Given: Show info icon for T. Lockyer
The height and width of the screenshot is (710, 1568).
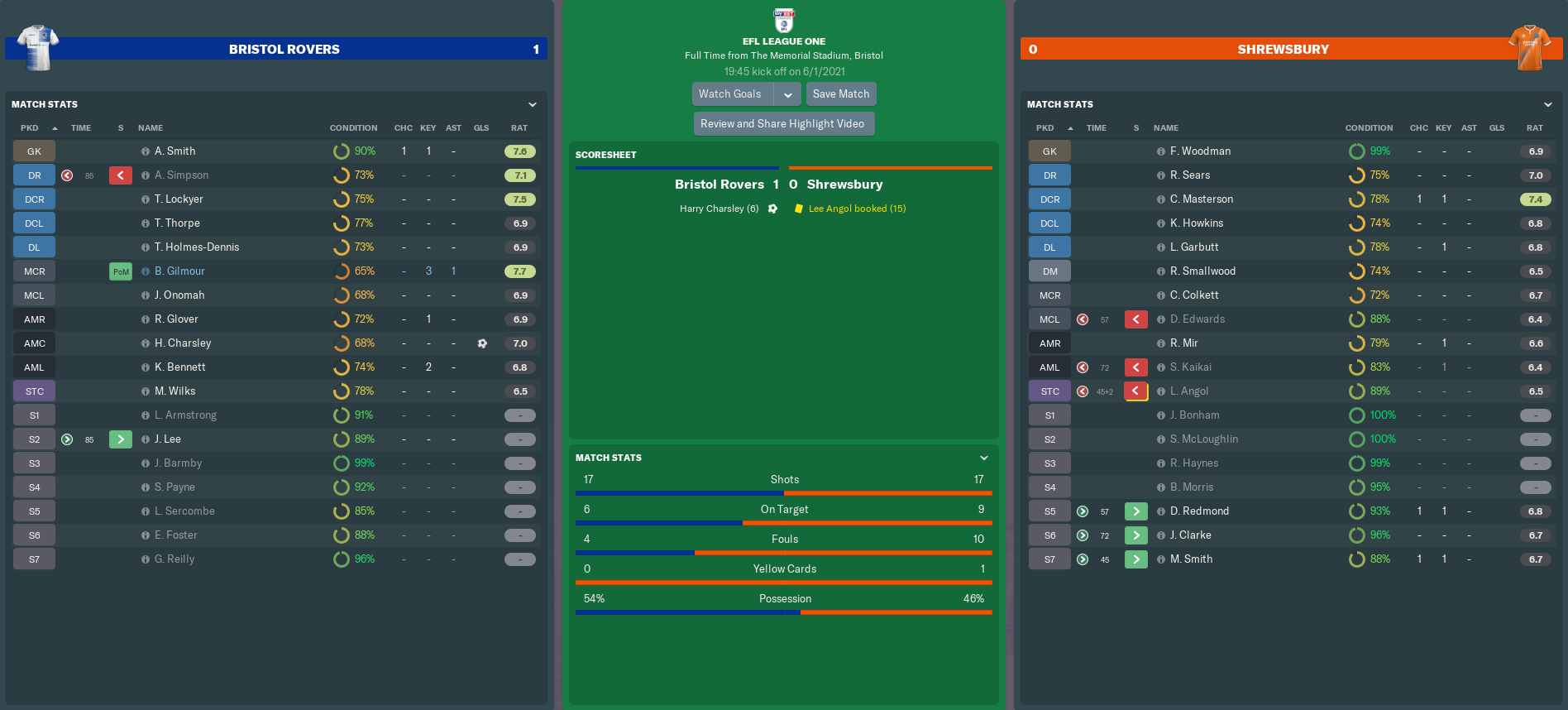Looking at the screenshot, I should tap(146, 199).
